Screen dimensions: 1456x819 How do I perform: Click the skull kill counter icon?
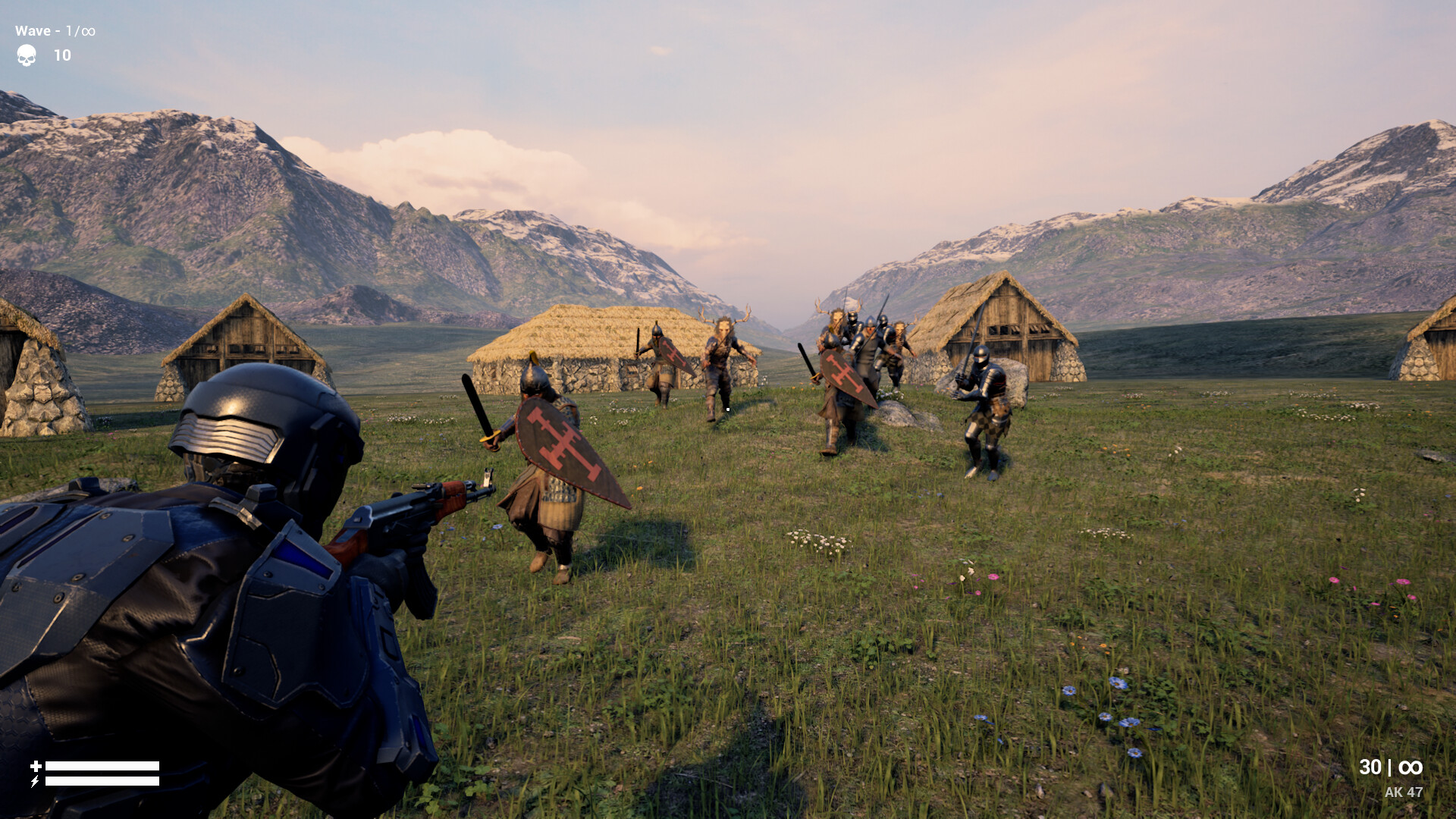coord(25,55)
